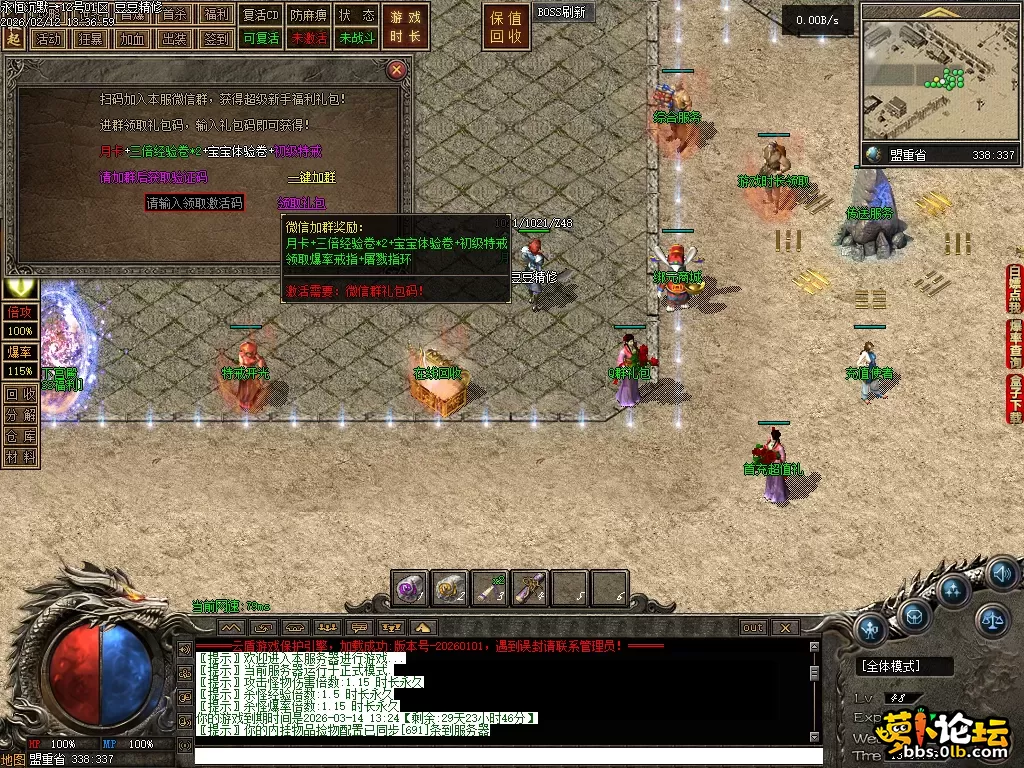Open the 保值回收 value recycle panel
The image size is (1024, 768).
pyautogui.click(x=506, y=27)
